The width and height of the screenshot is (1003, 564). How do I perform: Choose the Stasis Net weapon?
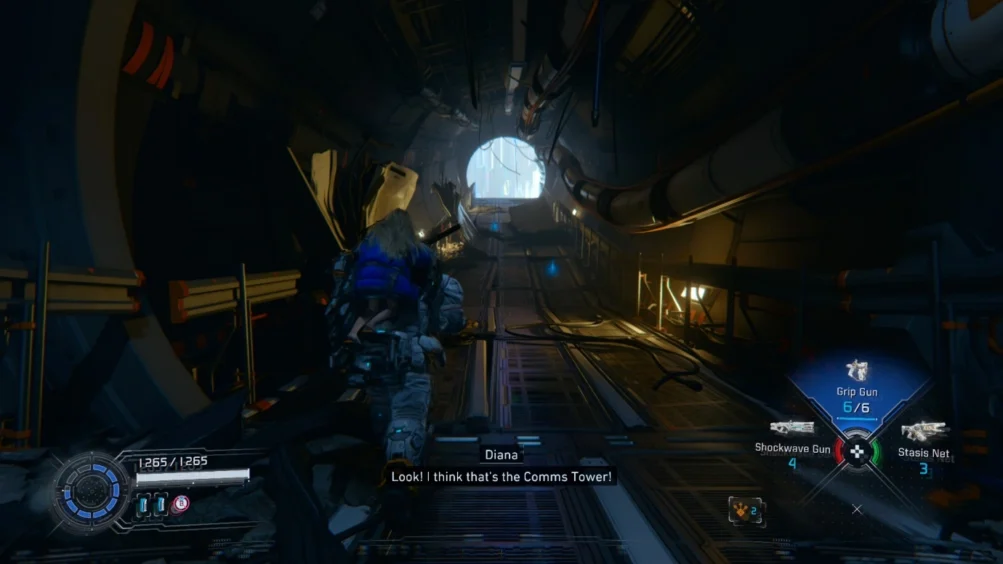(x=923, y=440)
